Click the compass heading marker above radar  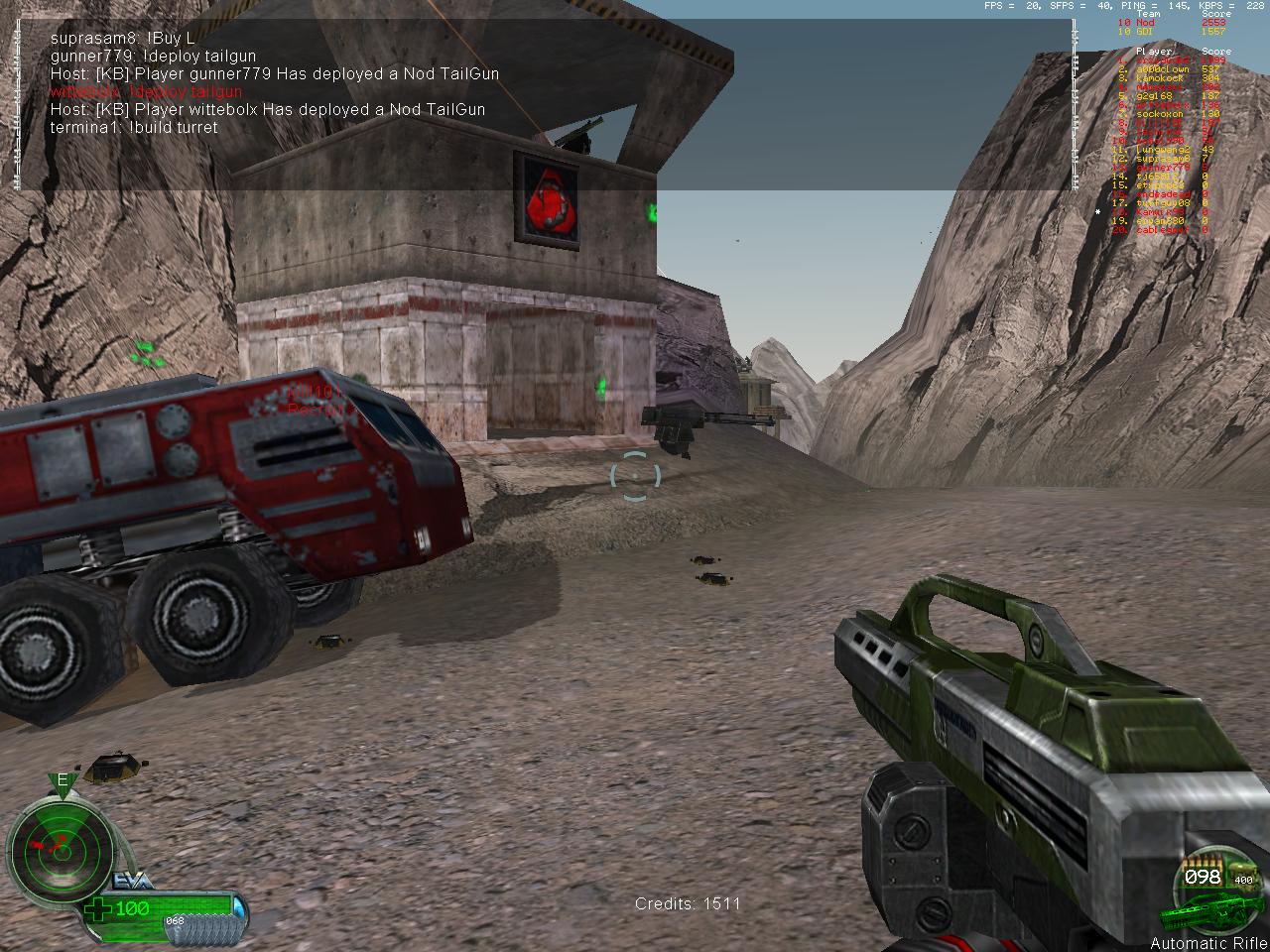[x=62, y=782]
